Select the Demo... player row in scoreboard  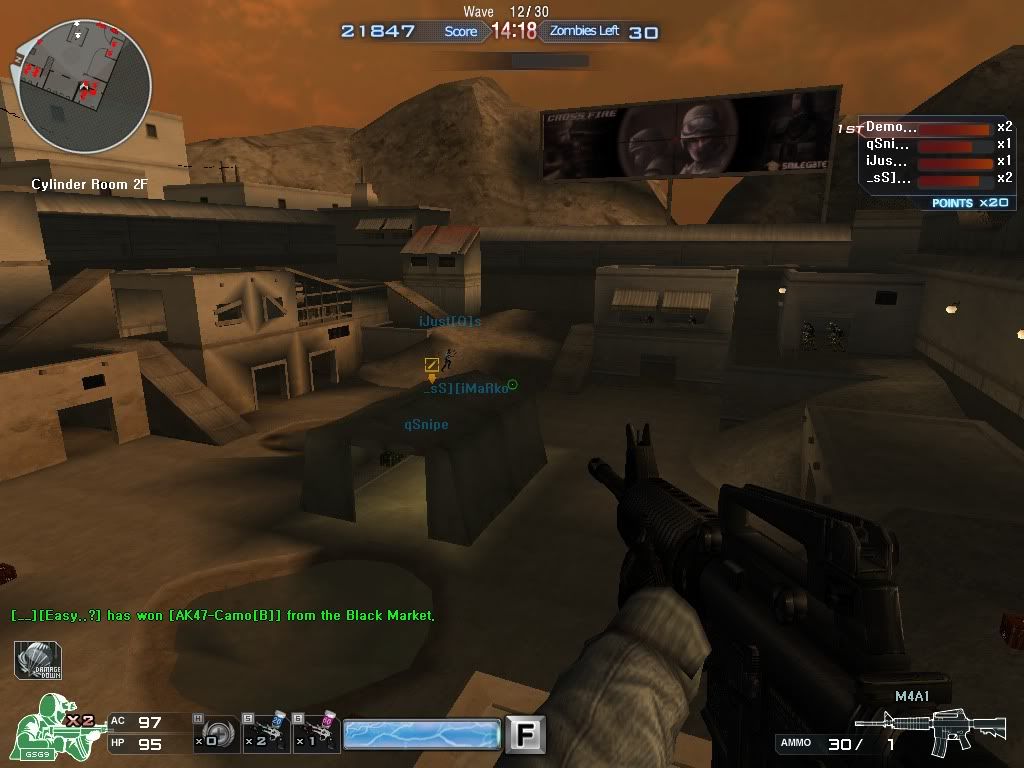pos(937,128)
